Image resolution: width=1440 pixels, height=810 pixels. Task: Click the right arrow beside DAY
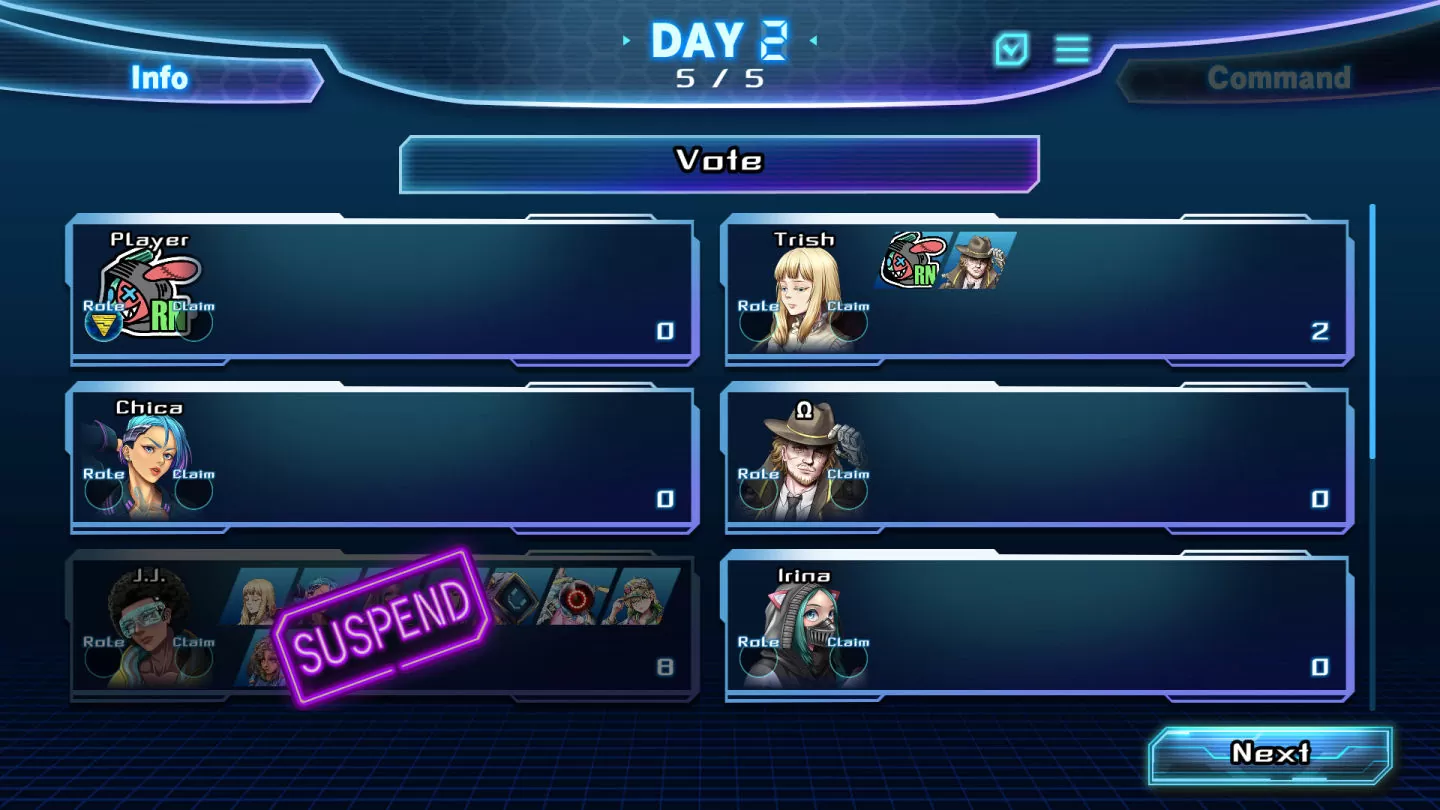pos(813,41)
